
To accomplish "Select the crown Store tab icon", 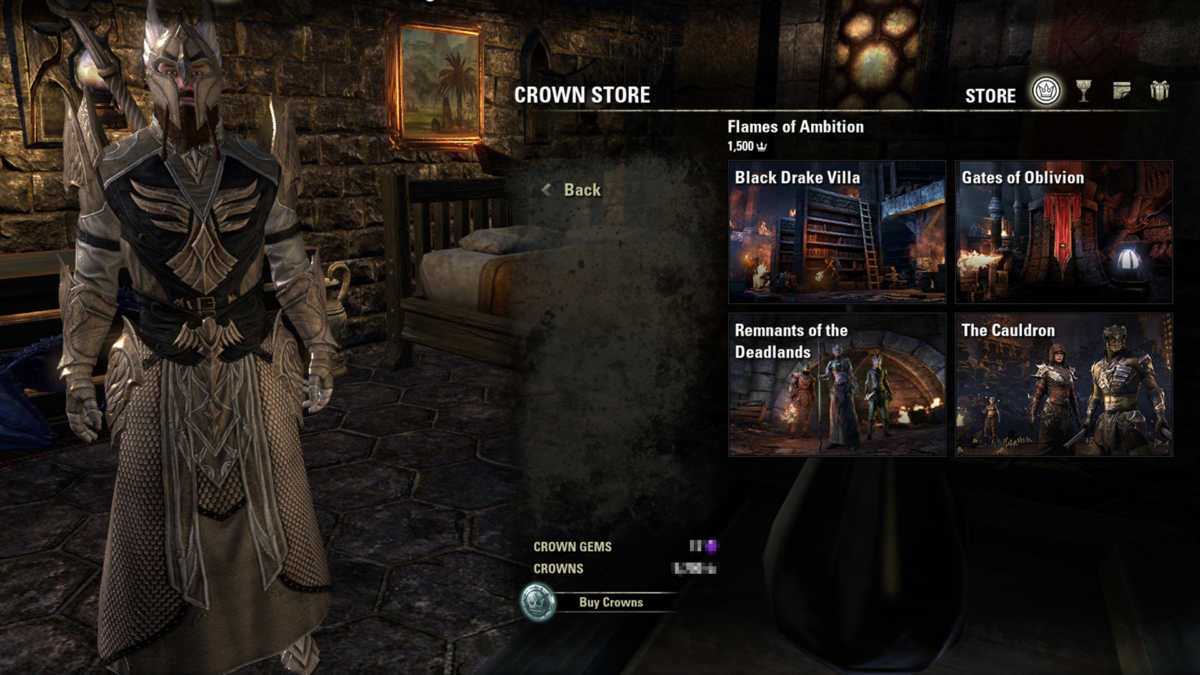I will pos(1047,93).
